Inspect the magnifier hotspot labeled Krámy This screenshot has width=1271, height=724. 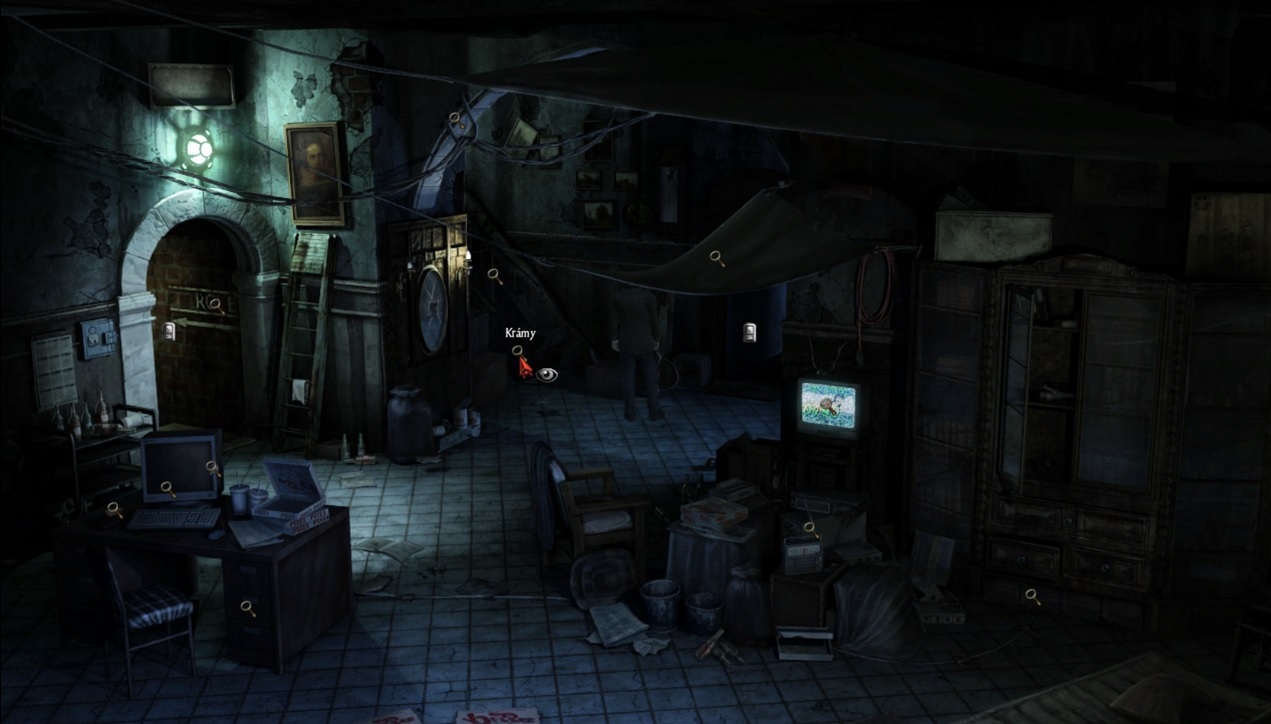[x=517, y=351]
